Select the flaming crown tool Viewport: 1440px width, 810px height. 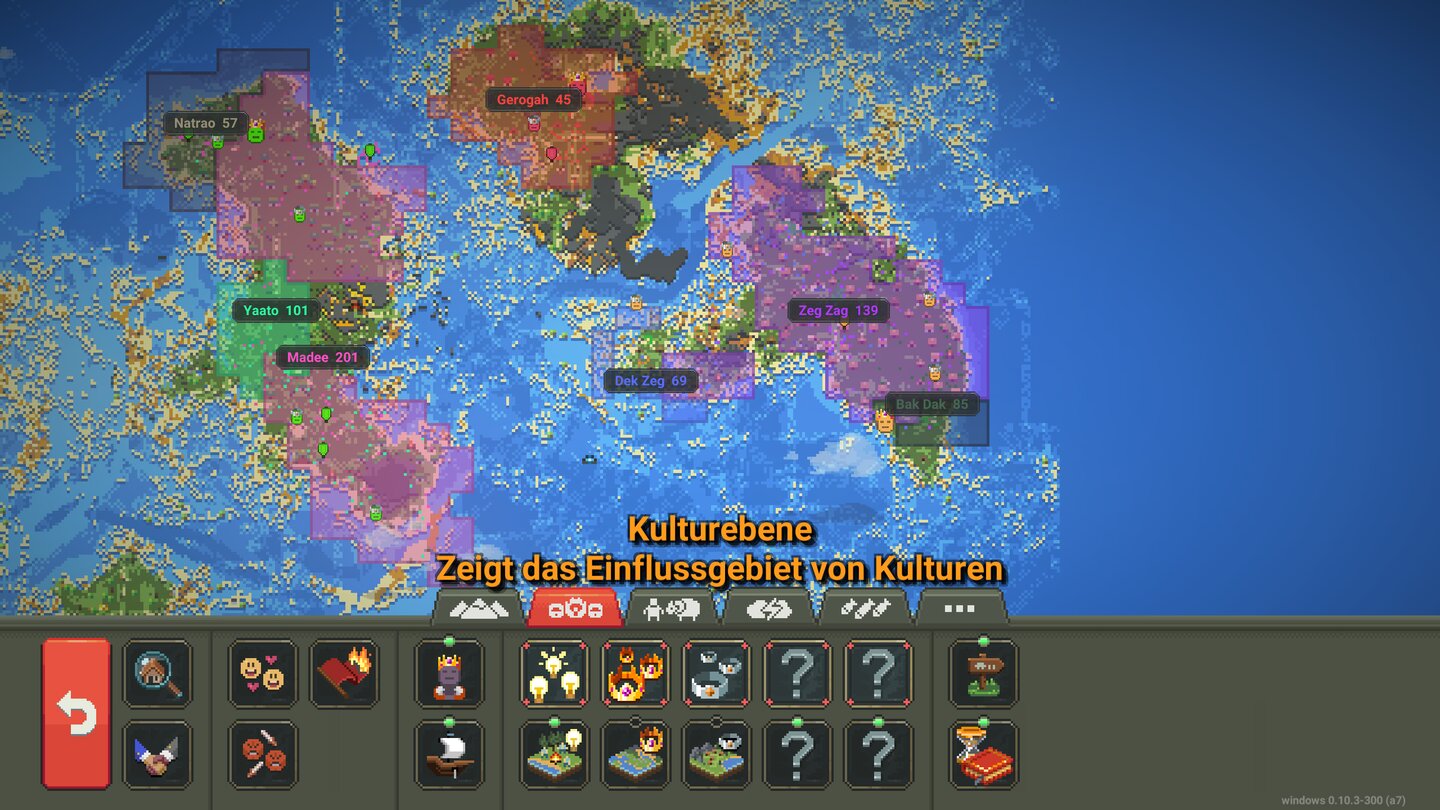coord(634,675)
